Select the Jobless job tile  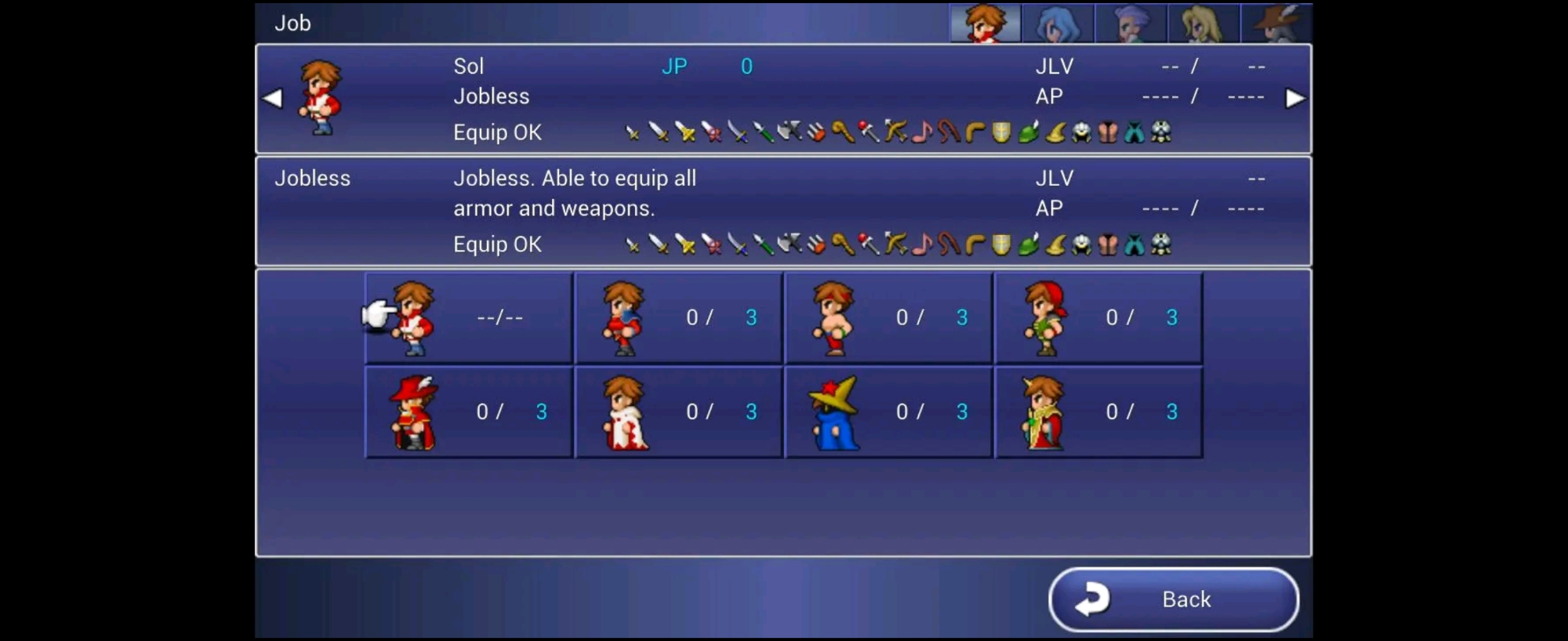pos(469,317)
